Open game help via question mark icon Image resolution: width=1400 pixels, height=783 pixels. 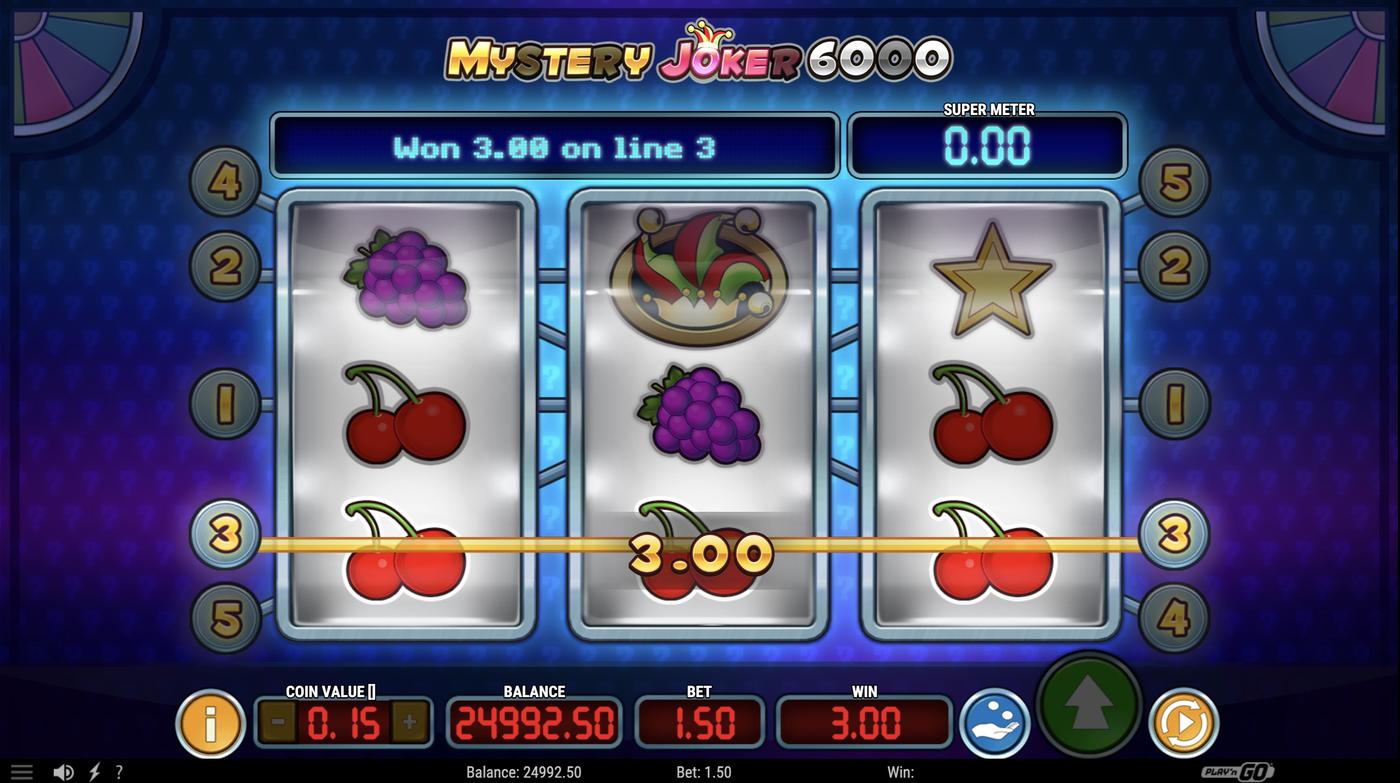click(x=119, y=770)
